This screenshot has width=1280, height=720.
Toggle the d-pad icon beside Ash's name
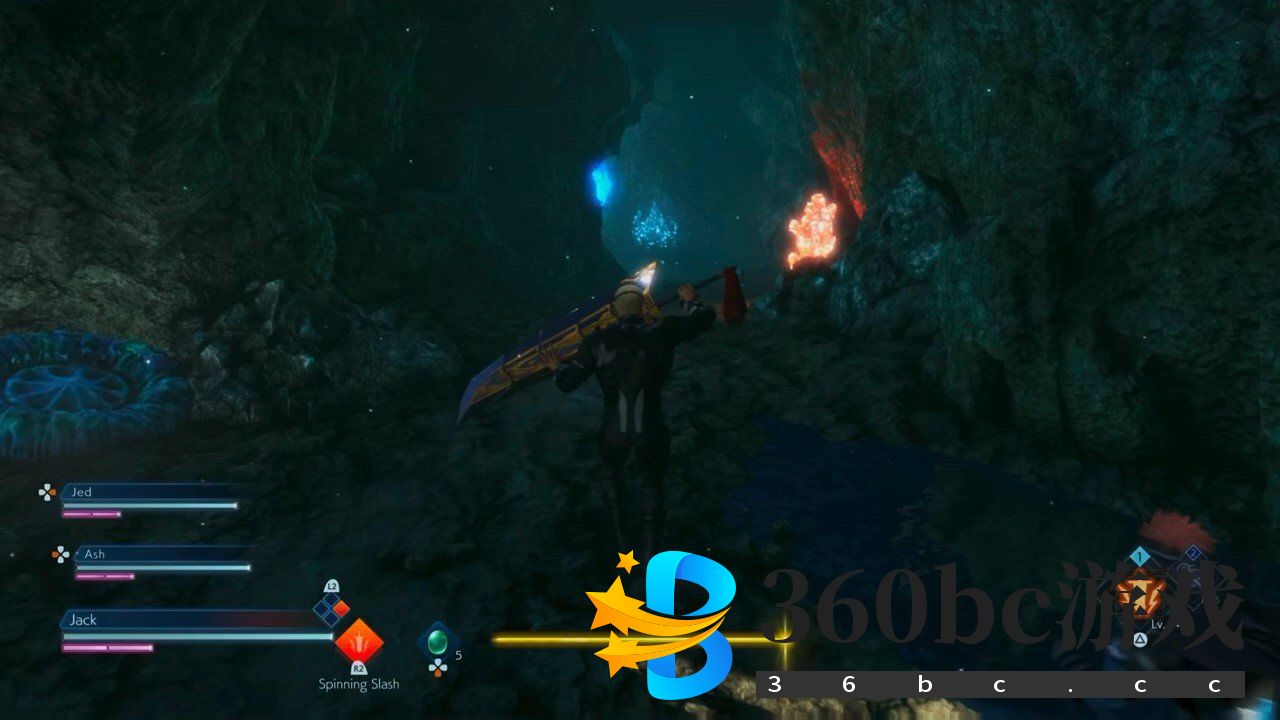[x=59, y=554]
